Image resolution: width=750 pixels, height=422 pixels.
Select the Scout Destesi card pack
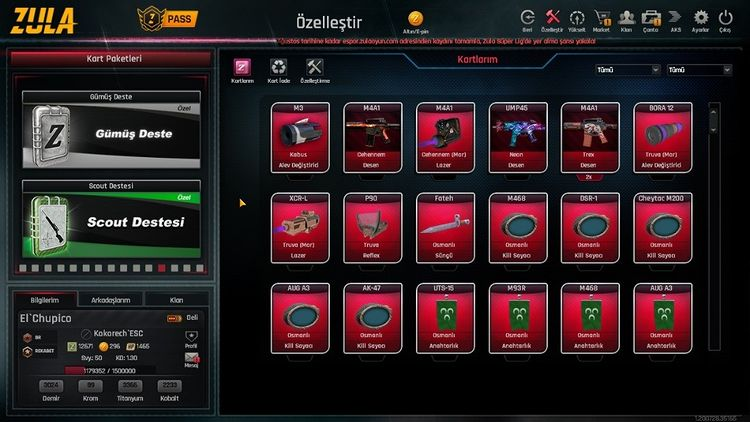click(110, 220)
